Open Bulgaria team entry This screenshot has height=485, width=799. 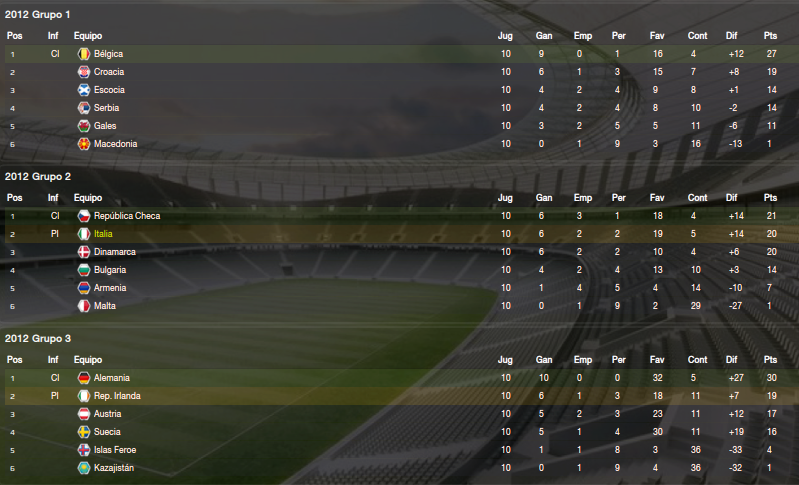click(x=110, y=270)
